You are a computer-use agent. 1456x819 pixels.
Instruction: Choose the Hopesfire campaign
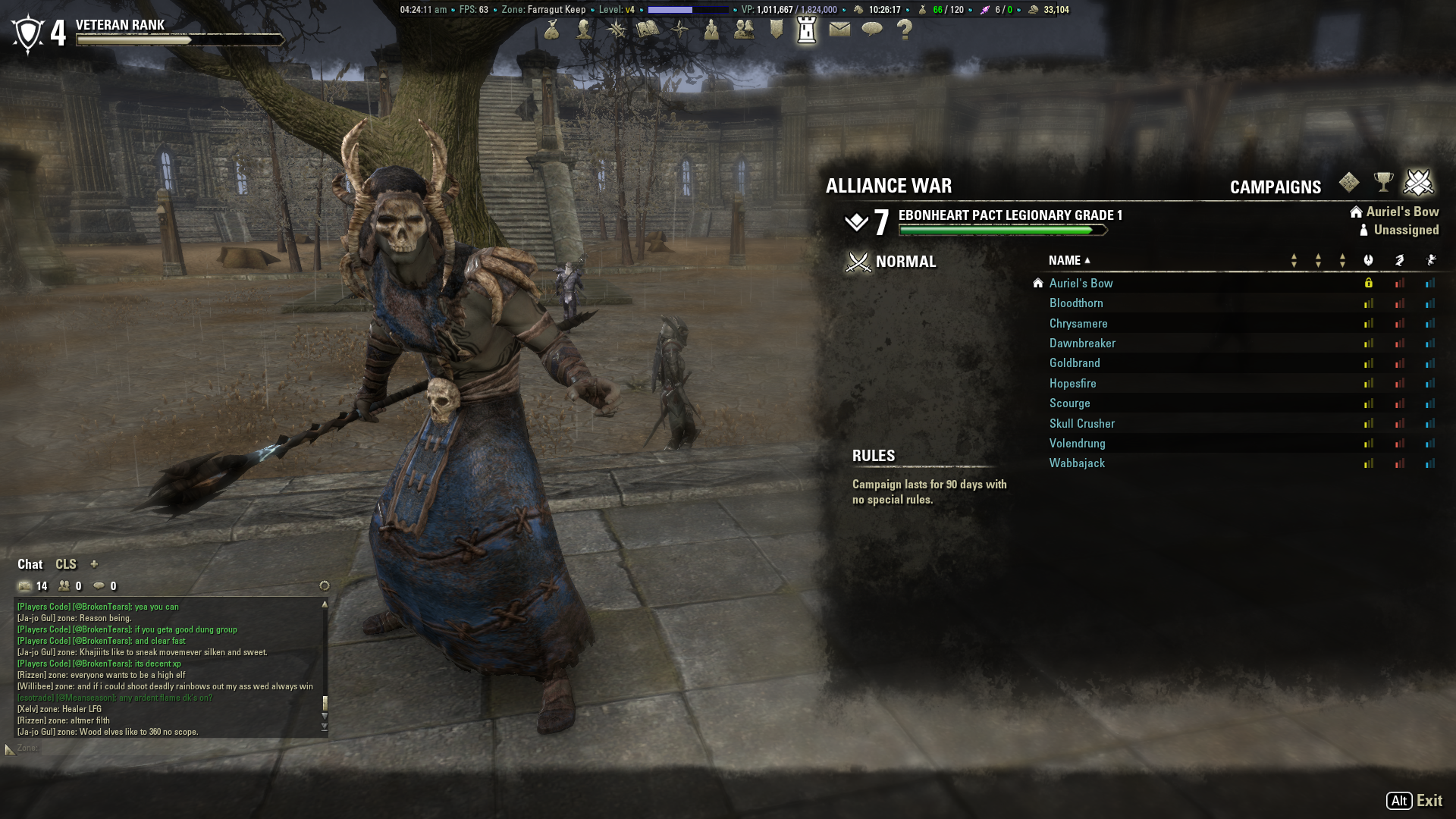click(1072, 384)
